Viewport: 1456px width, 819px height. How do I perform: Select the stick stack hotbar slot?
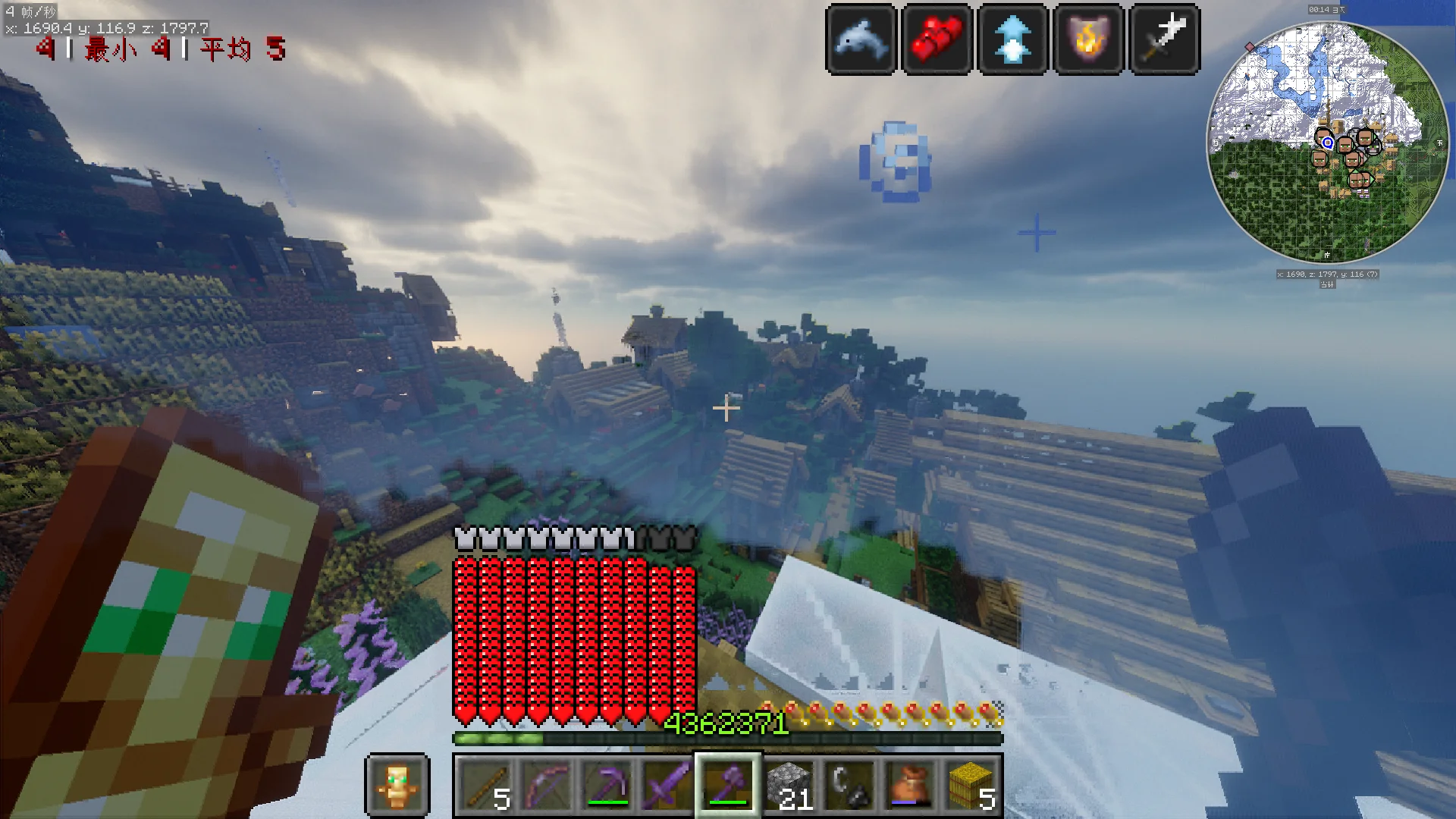click(485, 785)
